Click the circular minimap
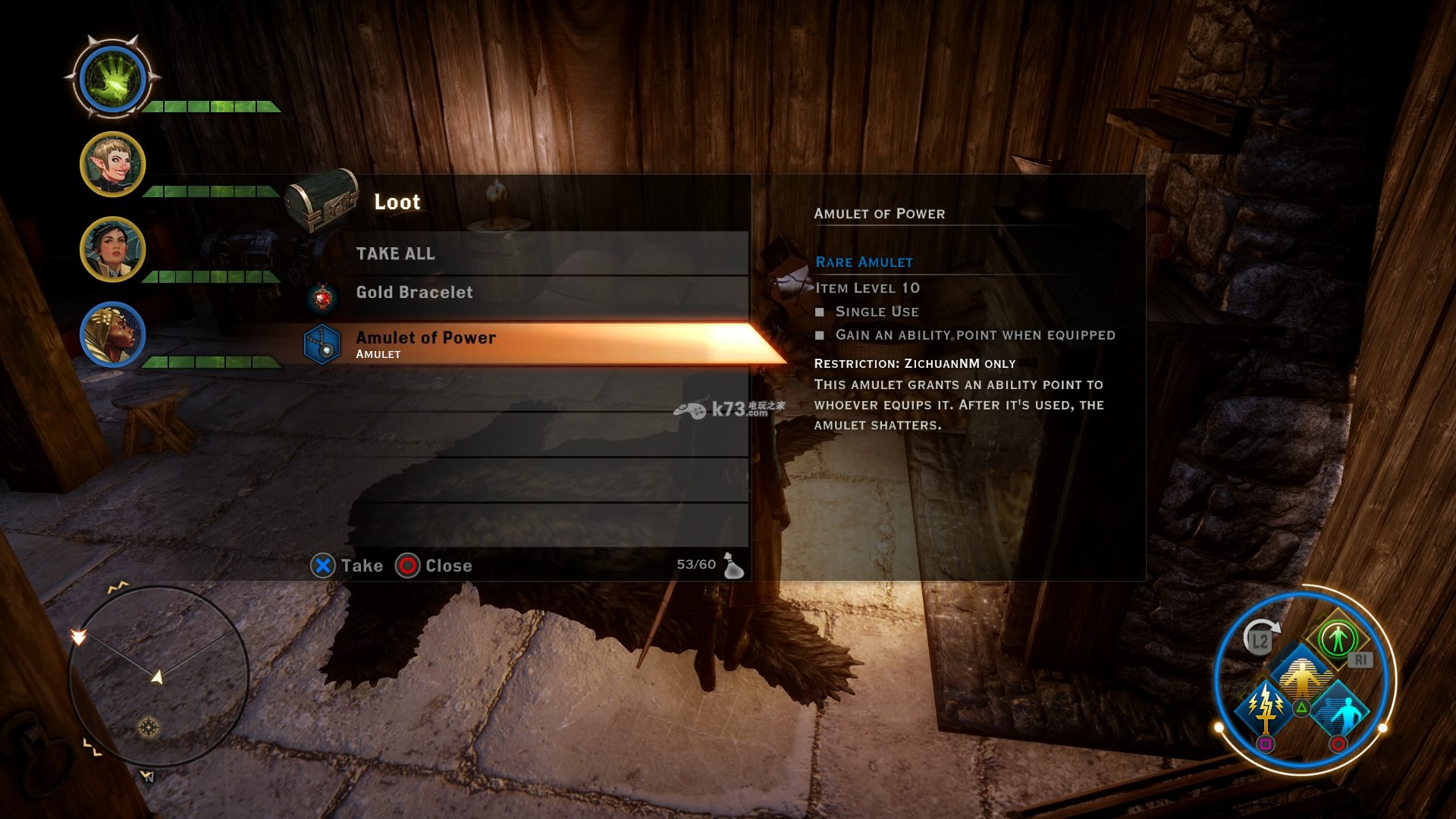The image size is (1456, 819). tap(158, 676)
